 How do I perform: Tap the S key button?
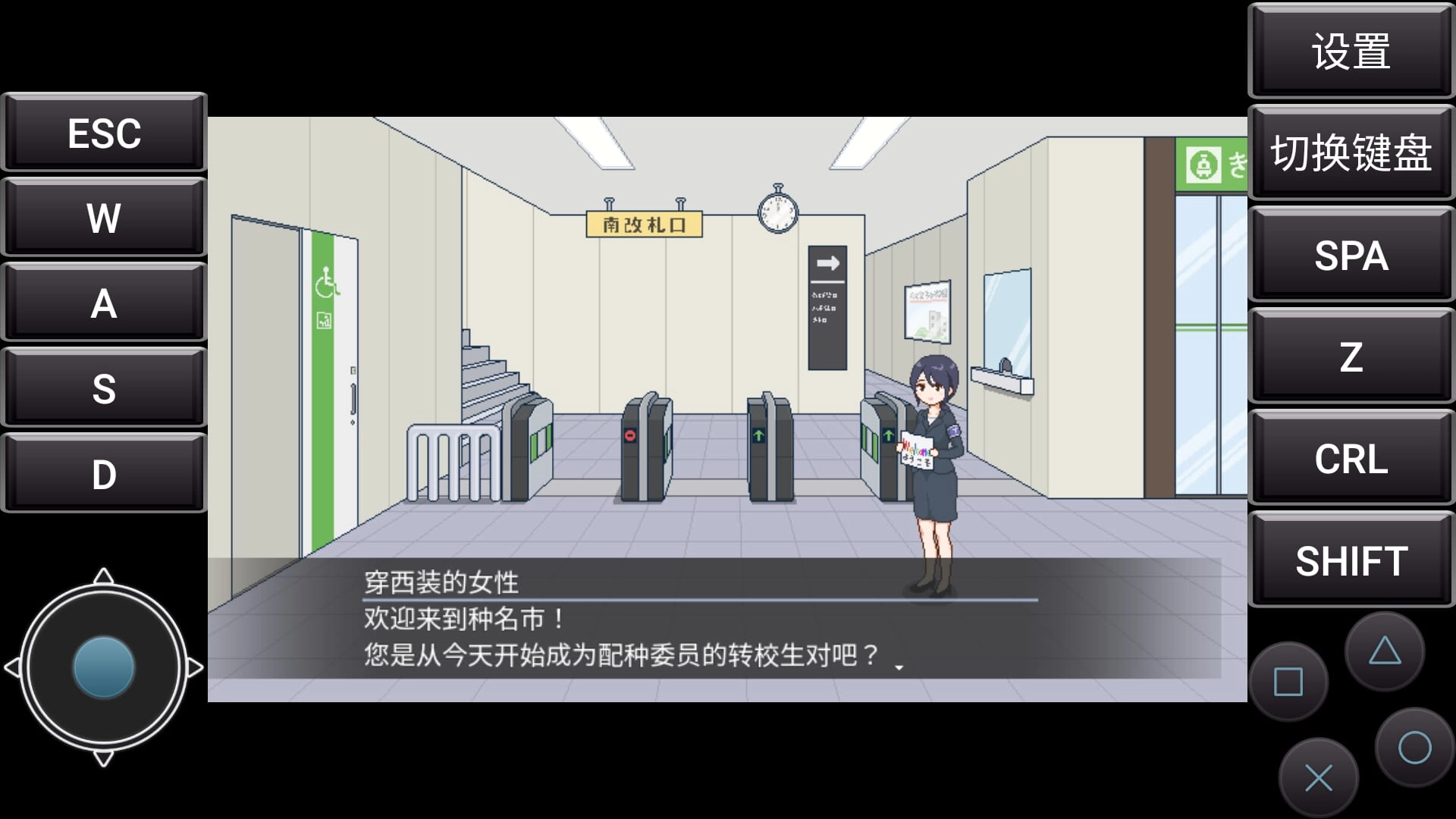coord(104,388)
